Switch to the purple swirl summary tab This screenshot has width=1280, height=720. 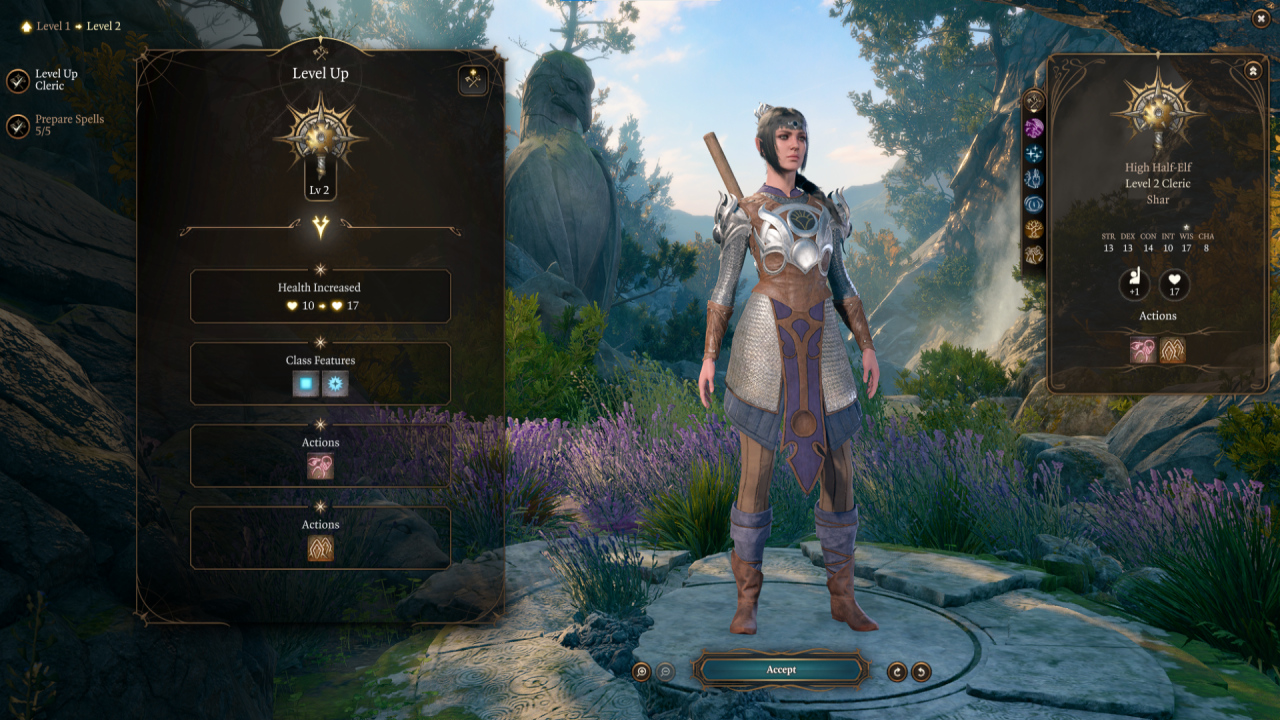[1034, 127]
